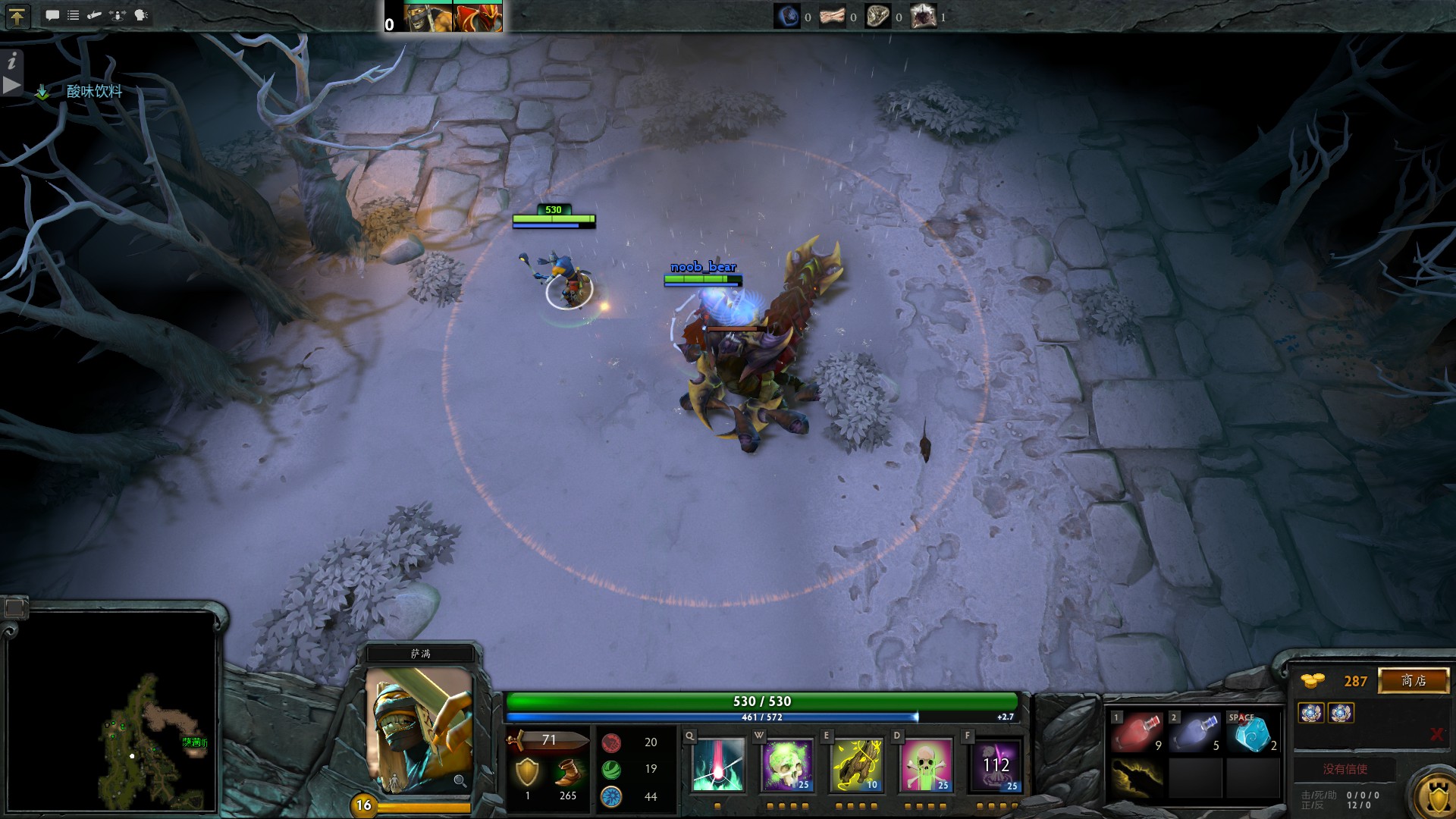Open the chat speech-bubble panel
This screenshot has width=1456, height=819.
pyautogui.click(x=52, y=15)
